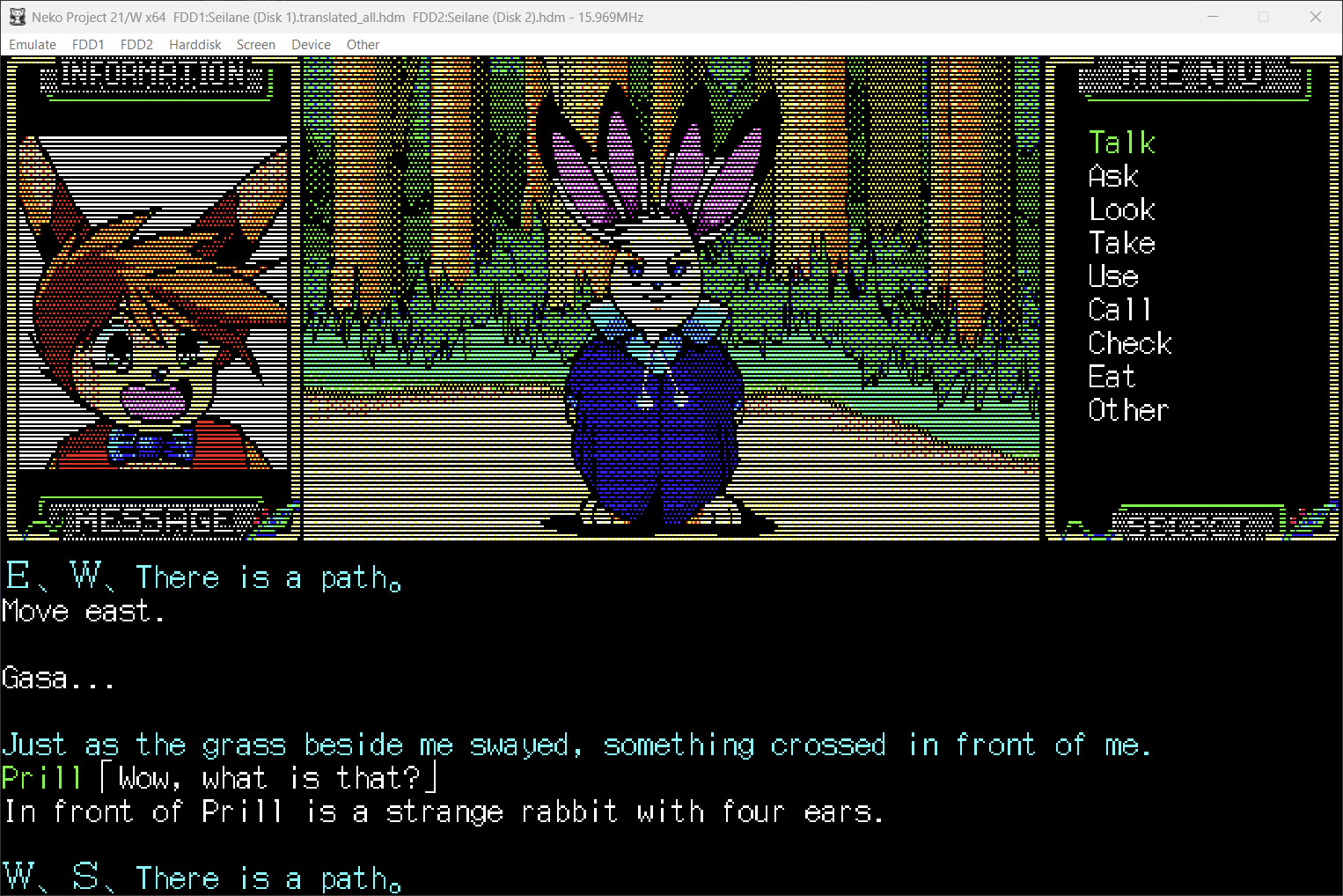Minimize the emulator window
Screen dimensions: 1343x896
pyautogui.click(x=1213, y=17)
